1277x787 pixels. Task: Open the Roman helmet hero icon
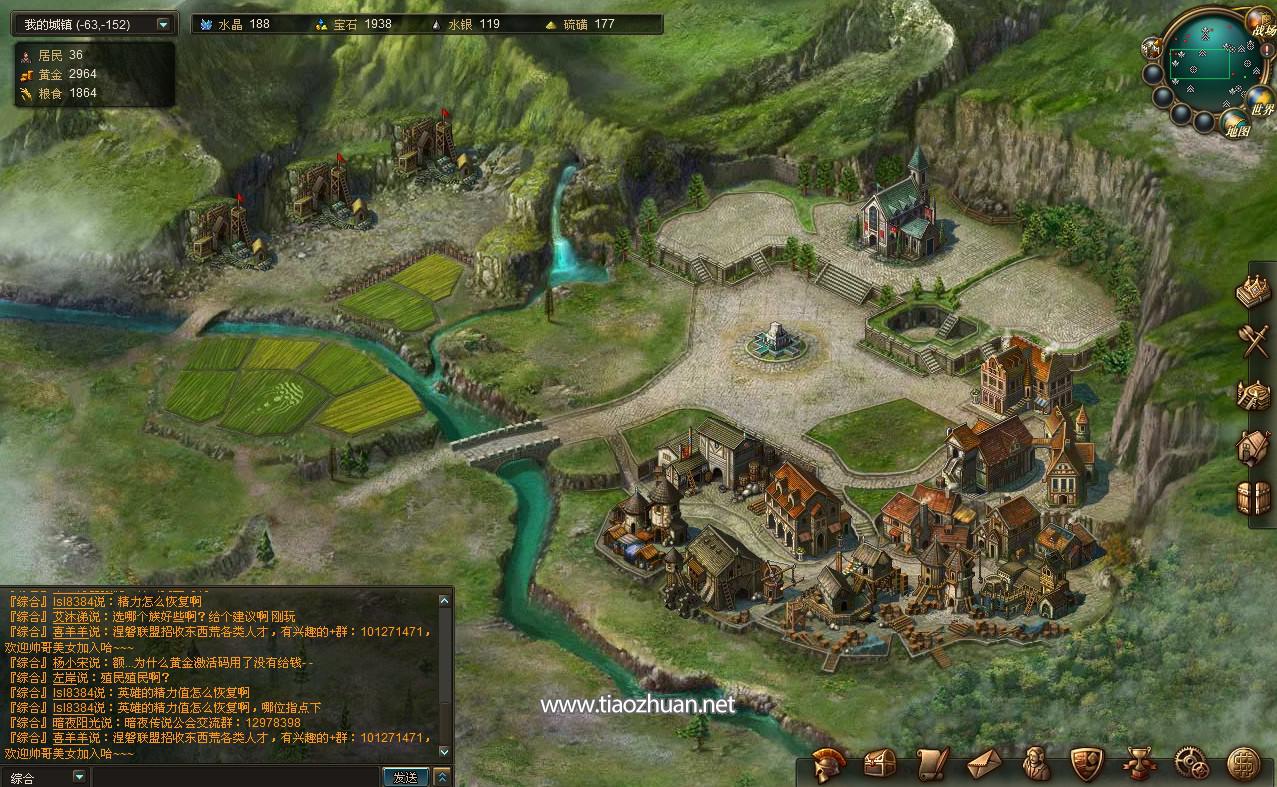829,764
